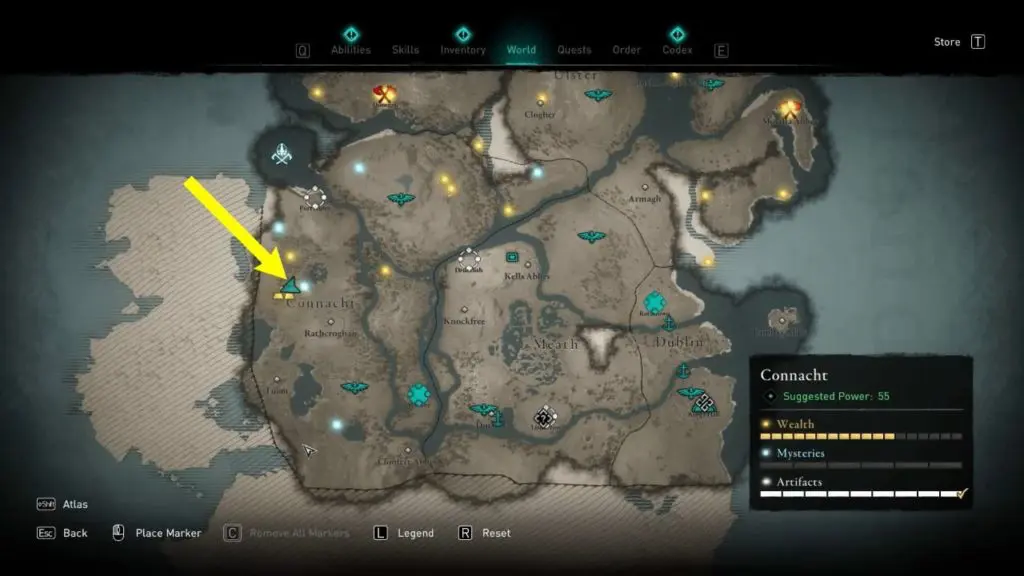Viewport: 1024px width, 576px height.
Task: Open the Inventory tab
Action: point(463,50)
